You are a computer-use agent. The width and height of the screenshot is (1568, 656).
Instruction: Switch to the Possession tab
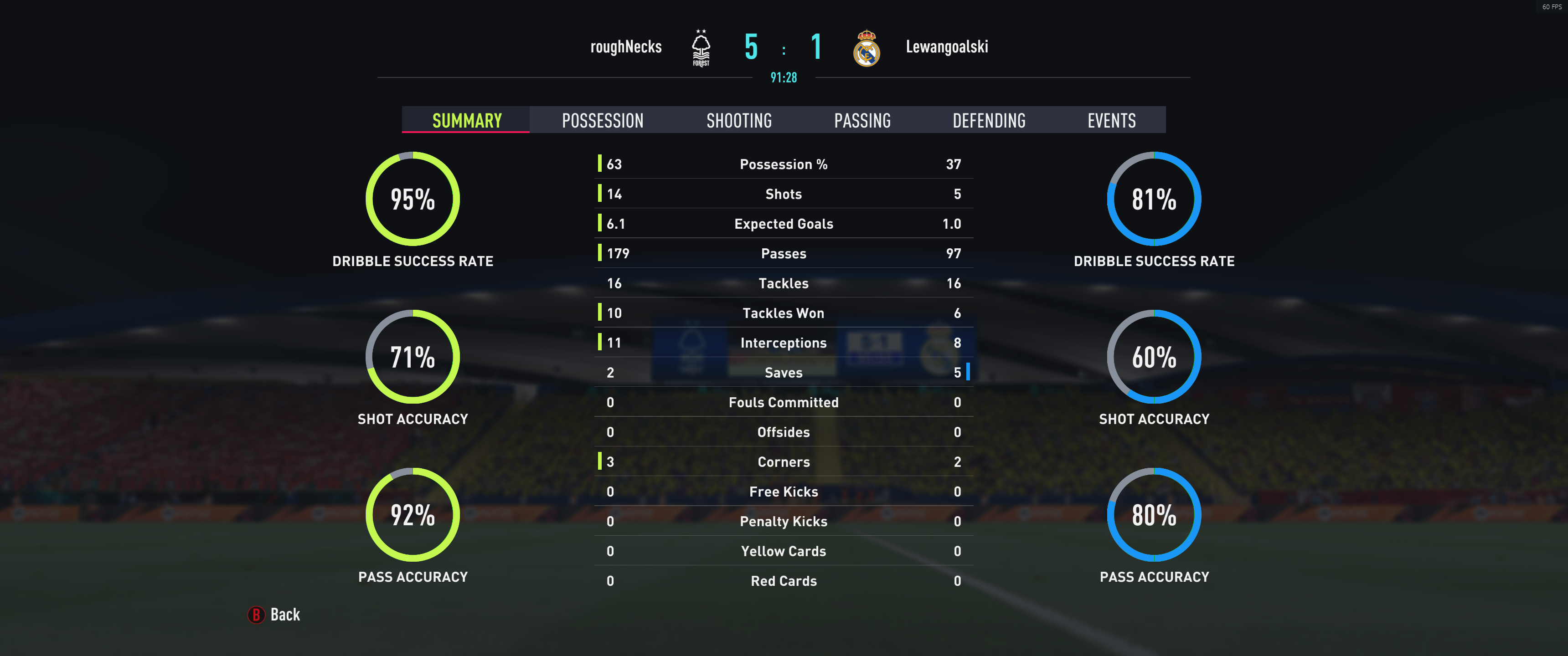point(602,120)
